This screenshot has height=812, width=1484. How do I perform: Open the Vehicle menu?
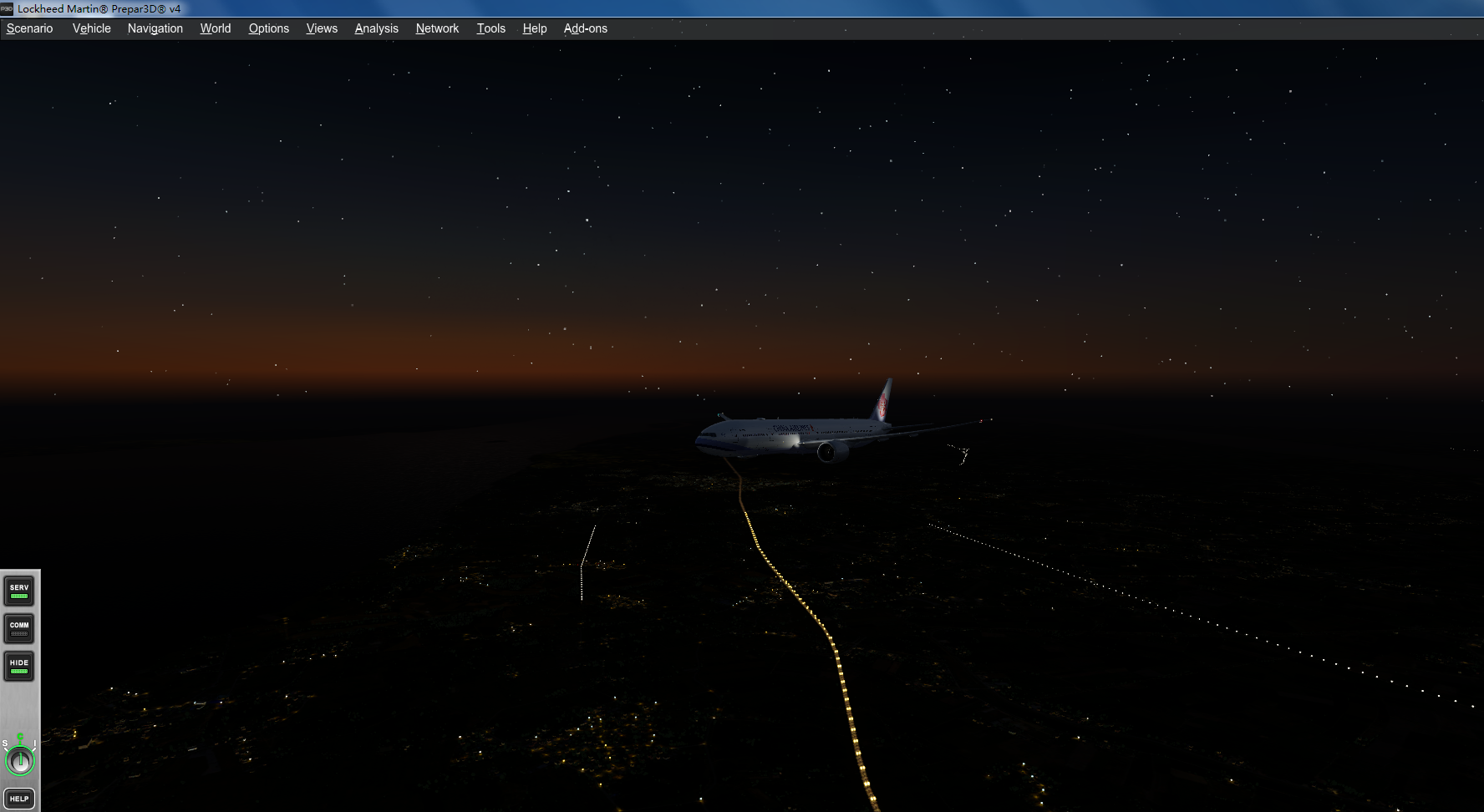(90, 28)
